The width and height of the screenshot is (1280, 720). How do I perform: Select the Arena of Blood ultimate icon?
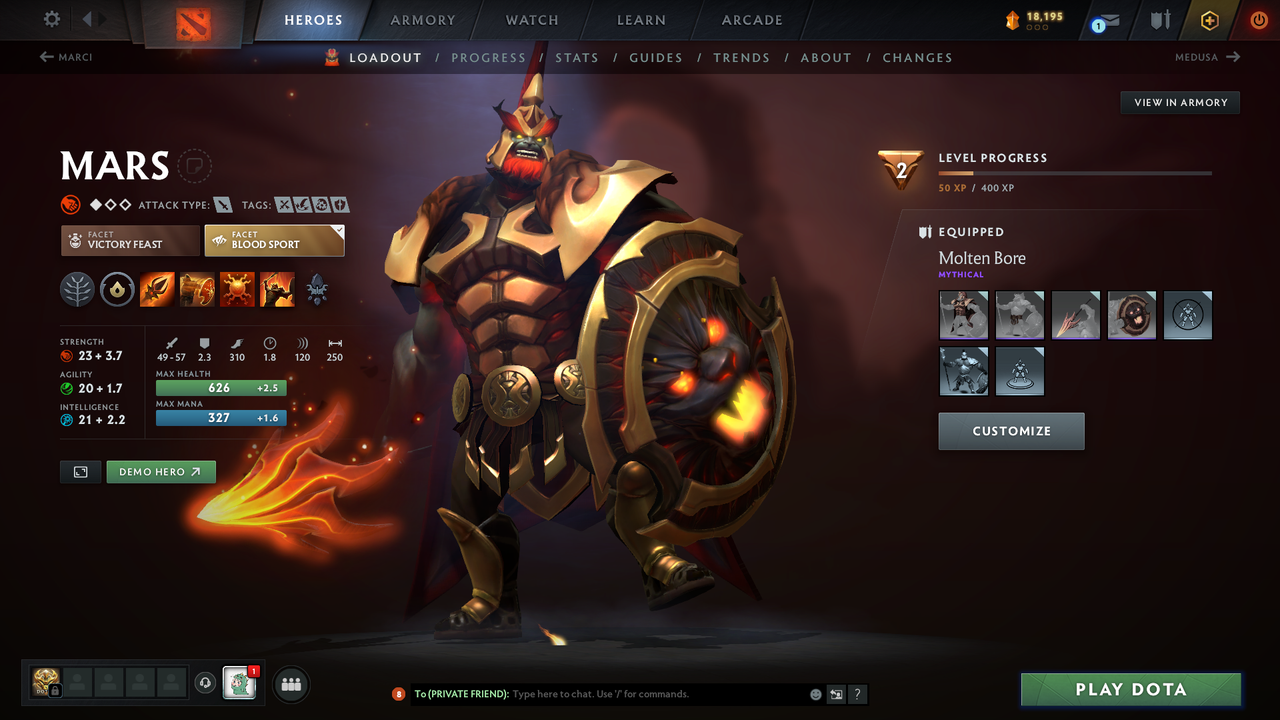point(277,289)
